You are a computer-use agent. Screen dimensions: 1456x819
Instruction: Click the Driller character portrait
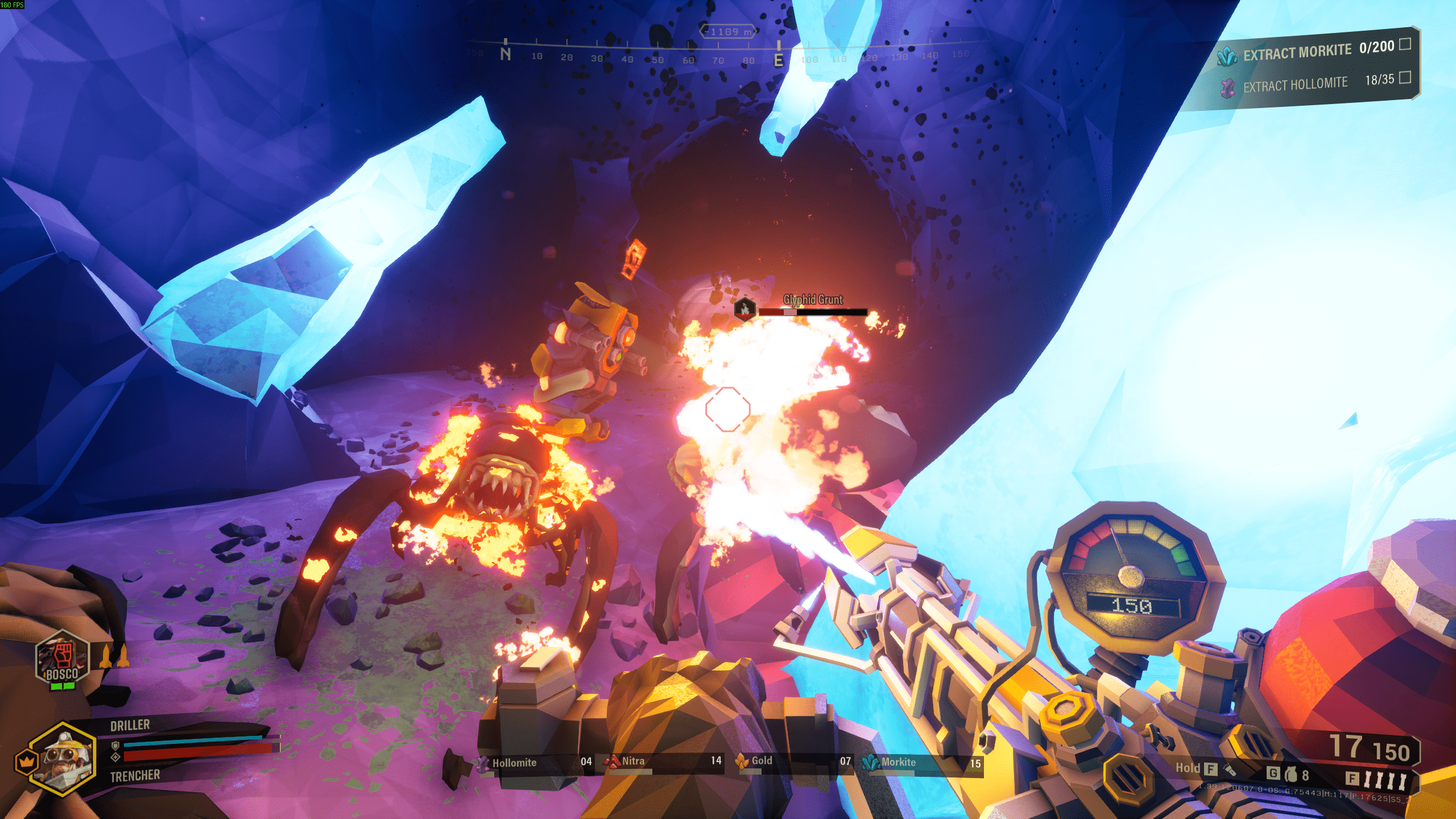coord(64,758)
